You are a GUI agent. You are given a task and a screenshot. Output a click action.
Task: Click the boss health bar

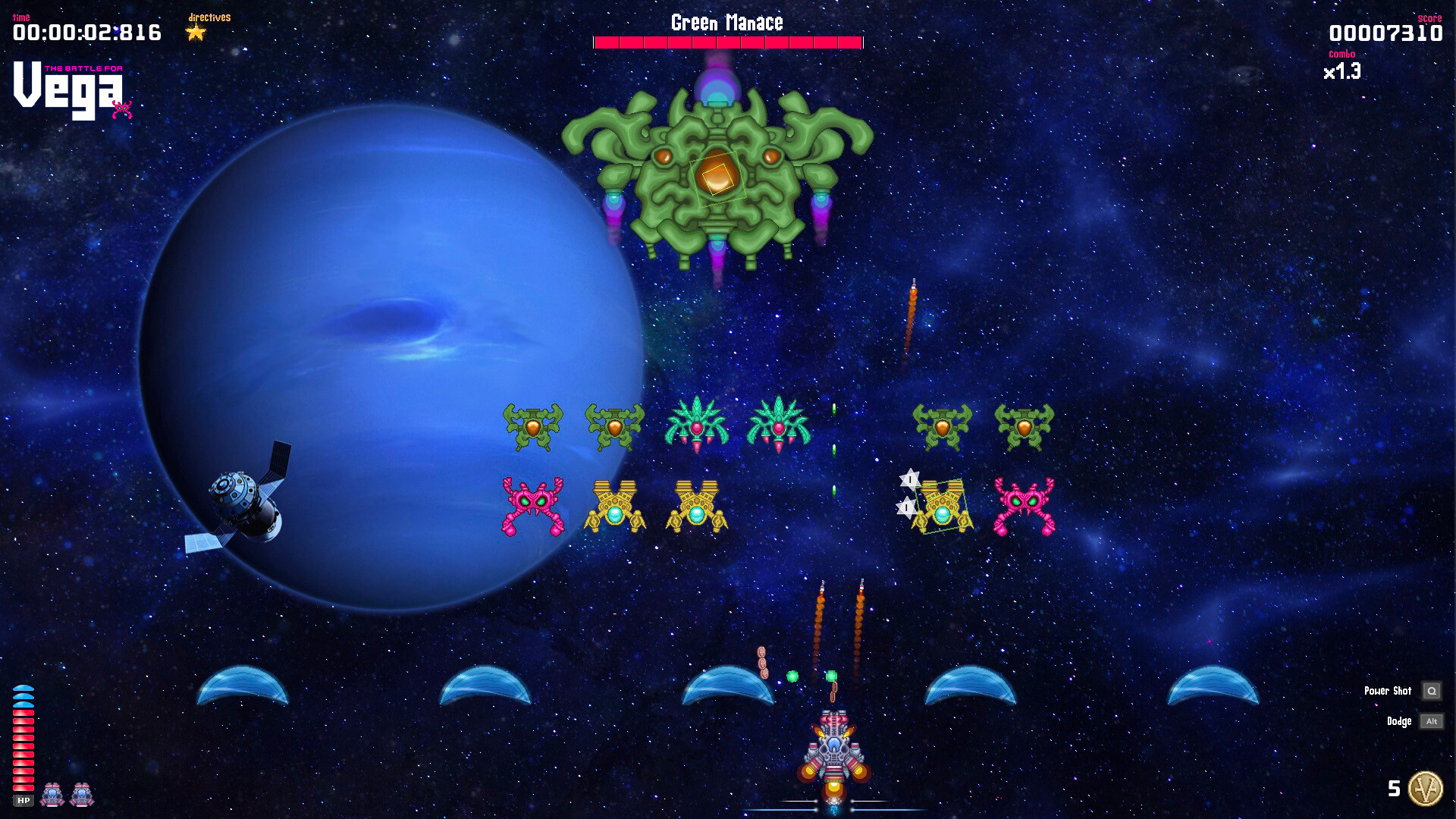pyautogui.click(x=728, y=40)
